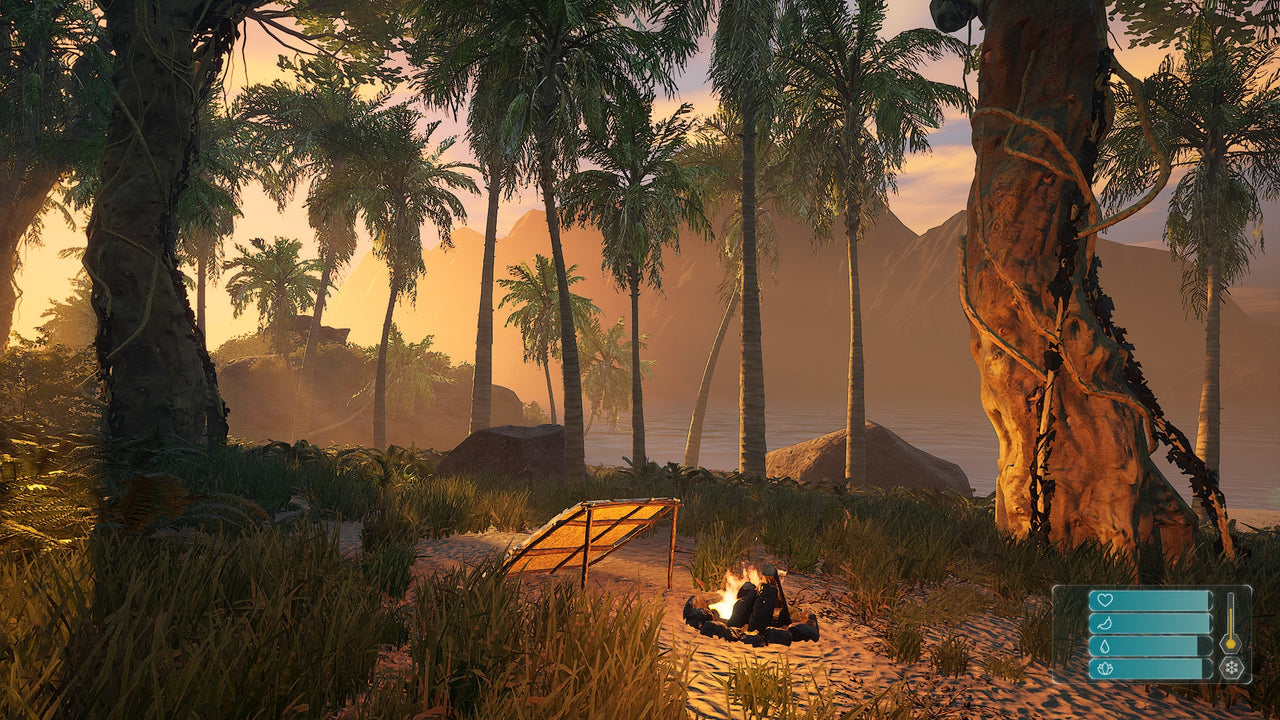Click the heart health status icon

[1104, 599]
